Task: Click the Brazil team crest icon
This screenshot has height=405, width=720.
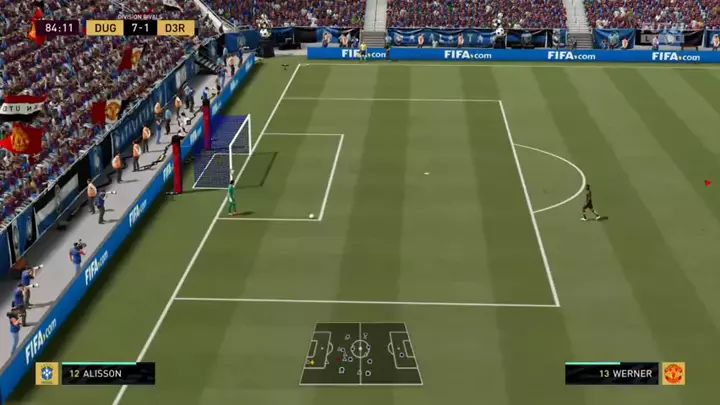Action: (46, 374)
